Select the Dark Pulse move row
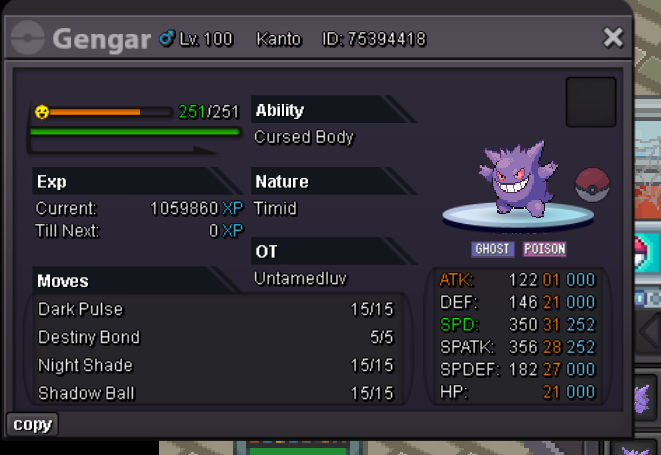The image size is (661, 455). tap(215, 309)
